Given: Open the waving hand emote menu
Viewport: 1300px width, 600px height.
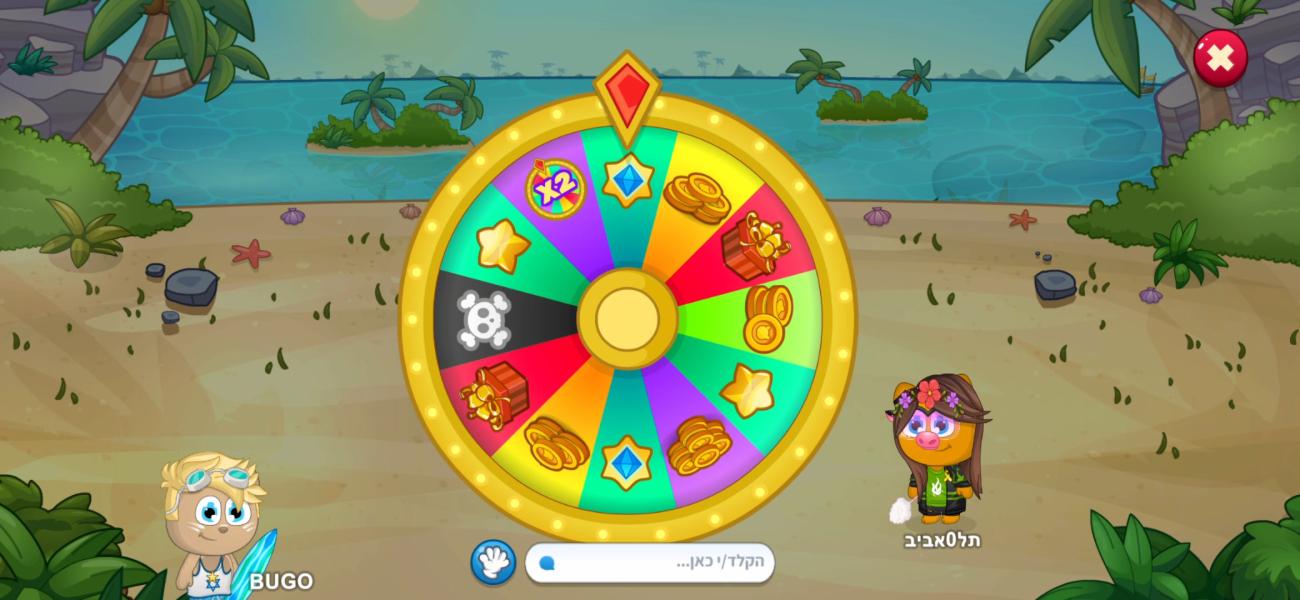Looking at the screenshot, I should pyautogui.click(x=493, y=562).
